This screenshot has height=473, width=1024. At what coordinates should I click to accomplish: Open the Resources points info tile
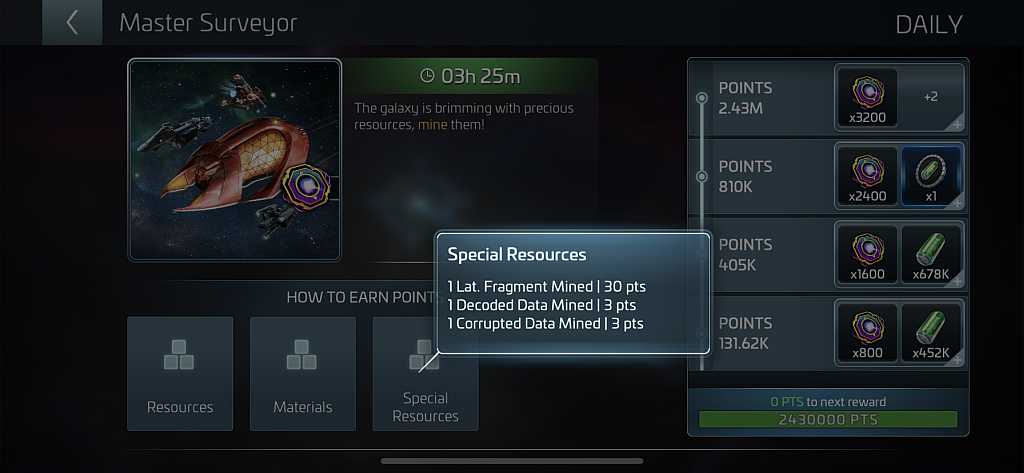click(x=180, y=373)
